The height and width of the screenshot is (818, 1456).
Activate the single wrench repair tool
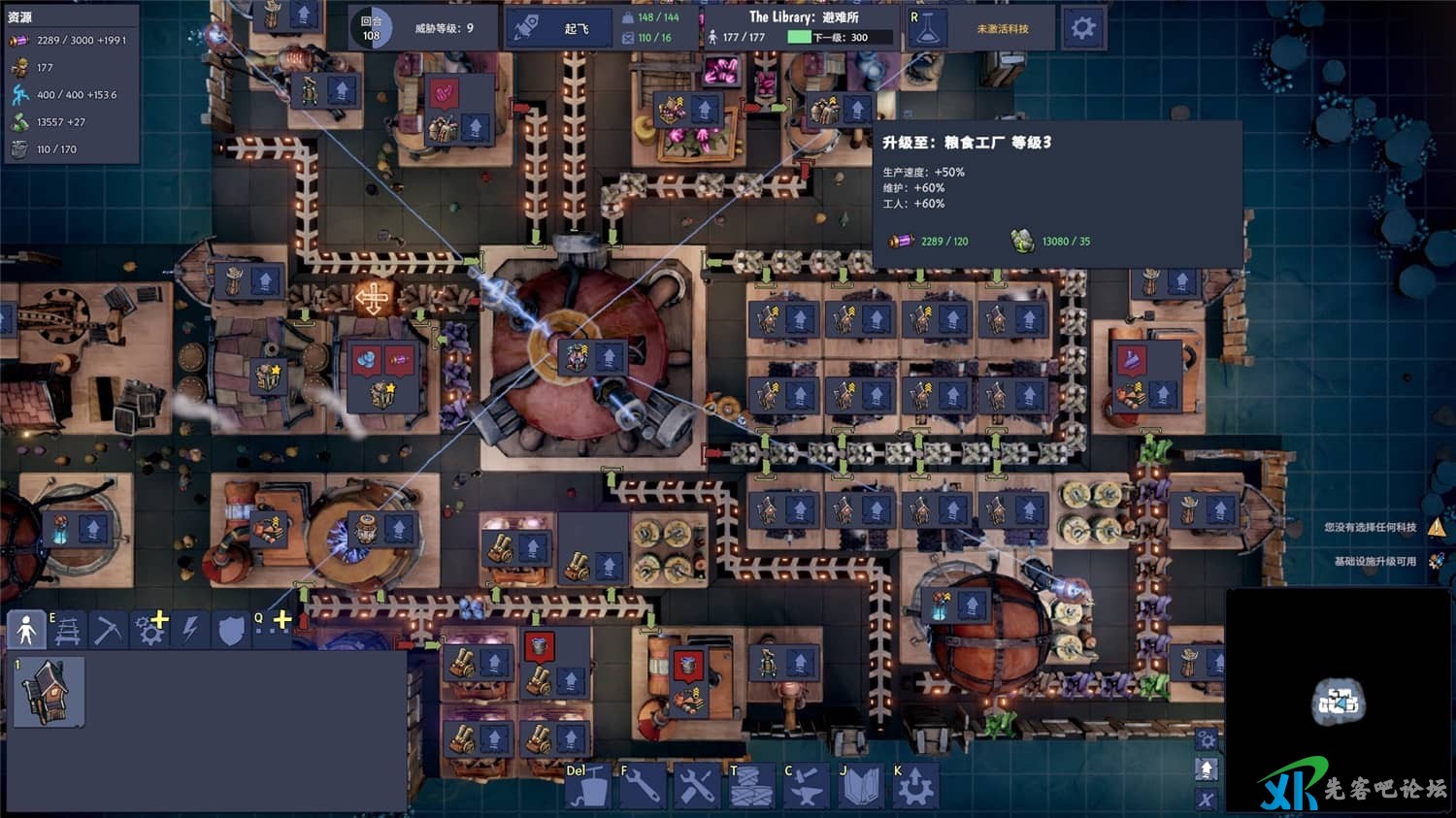[643, 786]
